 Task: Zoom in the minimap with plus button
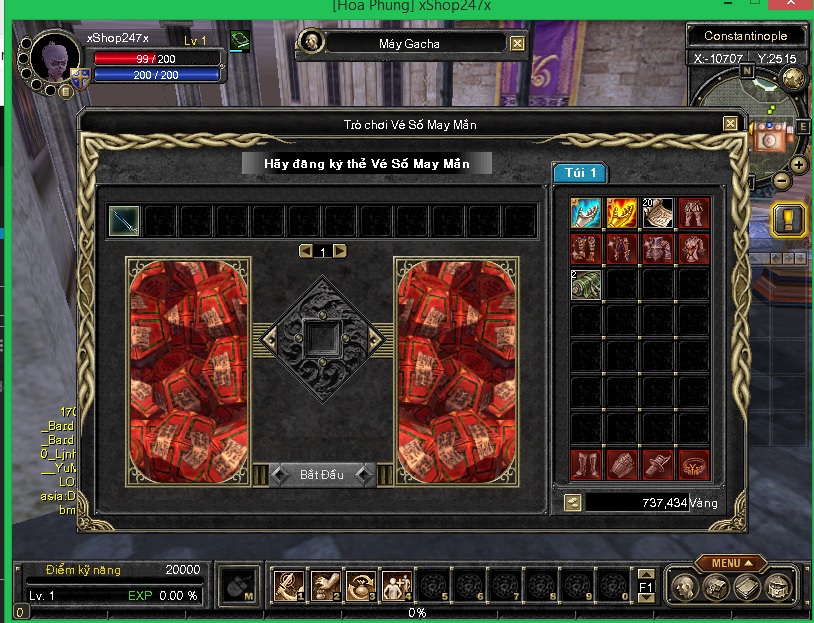pyautogui.click(x=799, y=164)
